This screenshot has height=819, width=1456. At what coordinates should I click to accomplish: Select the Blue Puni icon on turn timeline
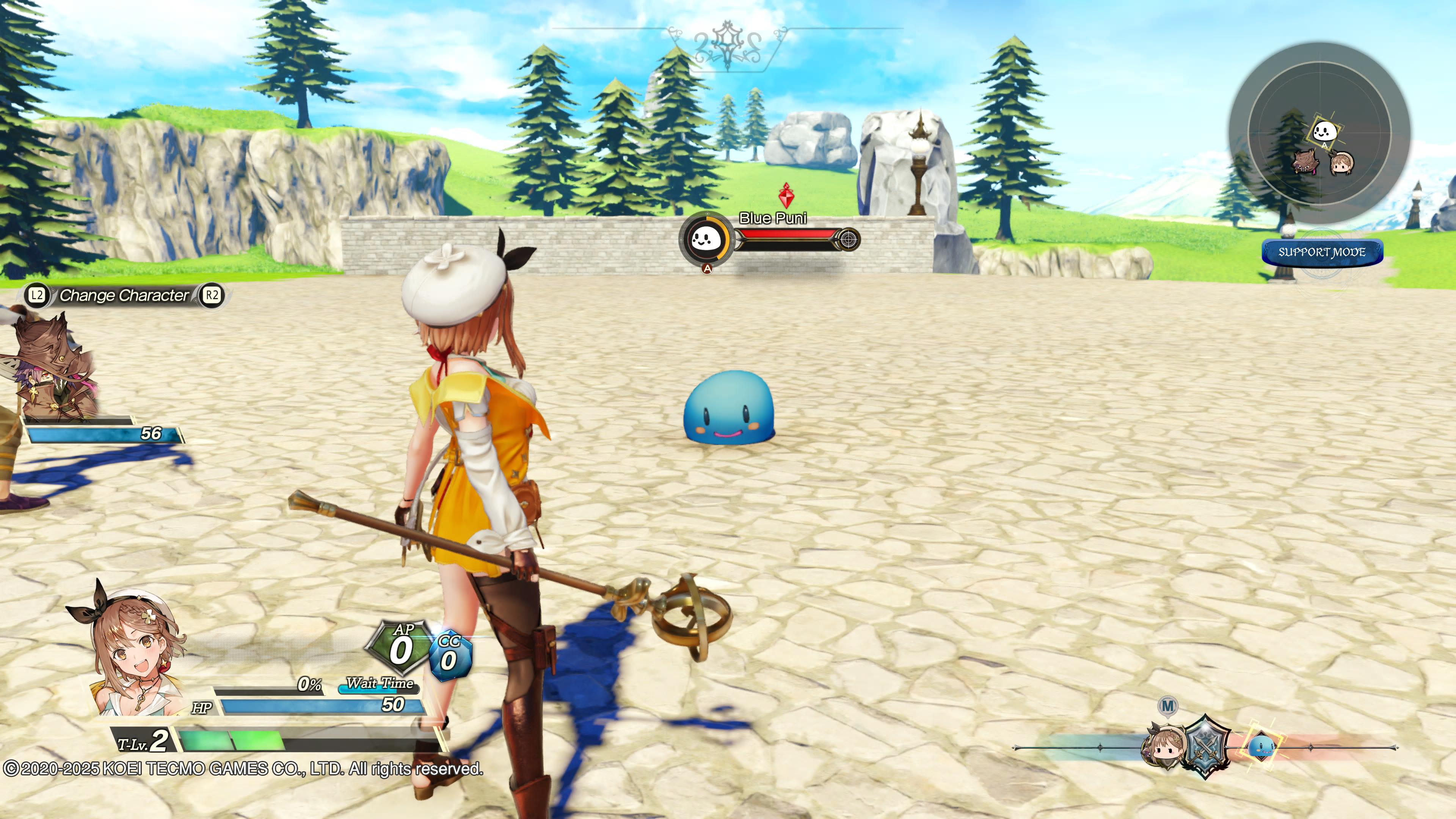1261,746
